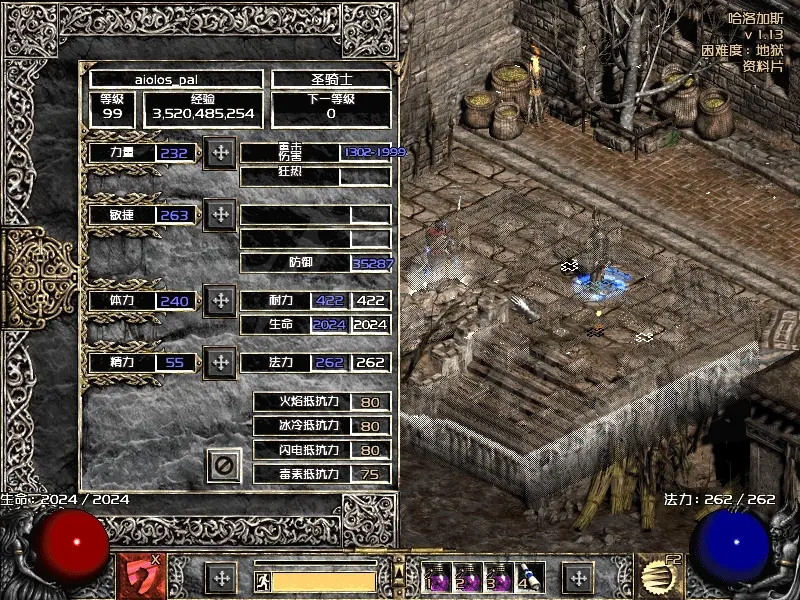Viewport: 800px width, 600px height.
Task: Toggle the run/walk button
Action: pyautogui.click(x=261, y=580)
